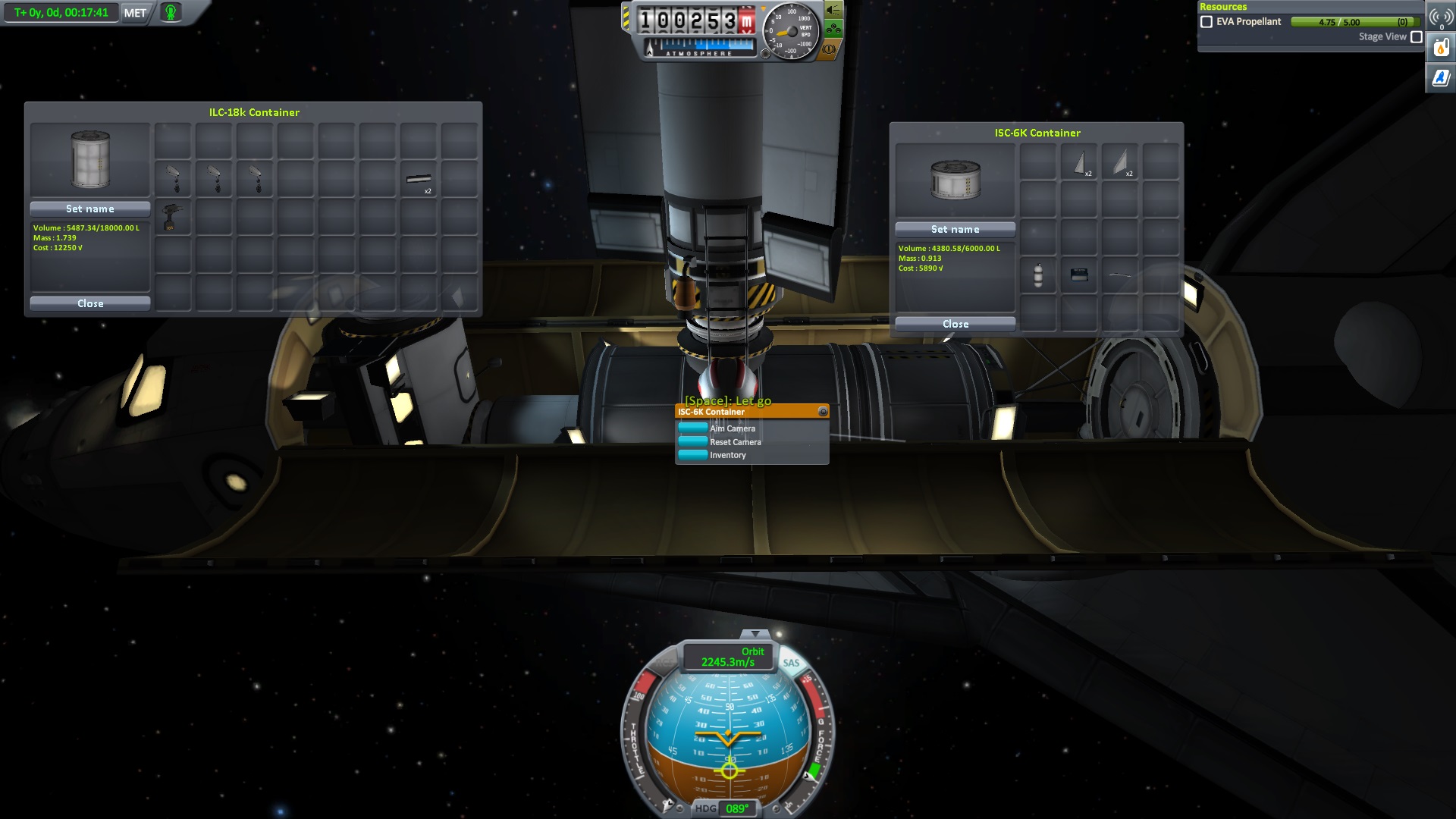The image size is (1456, 819).
Task: Choose the blue-dark box item slot
Action: coord(1079,275)
